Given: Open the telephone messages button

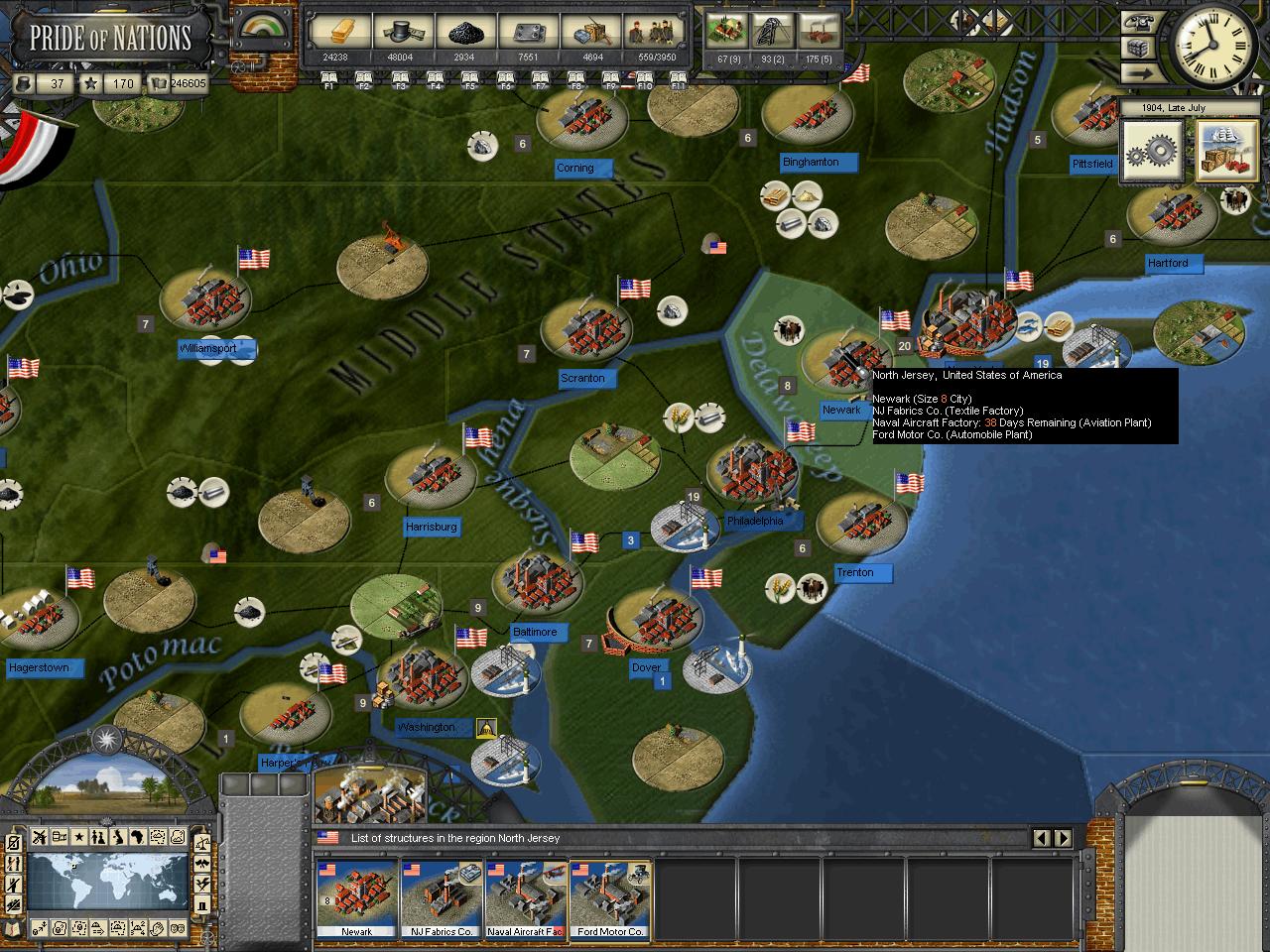Looking at the screenshot, I should pyautogui.click(x=1138, y=23).
